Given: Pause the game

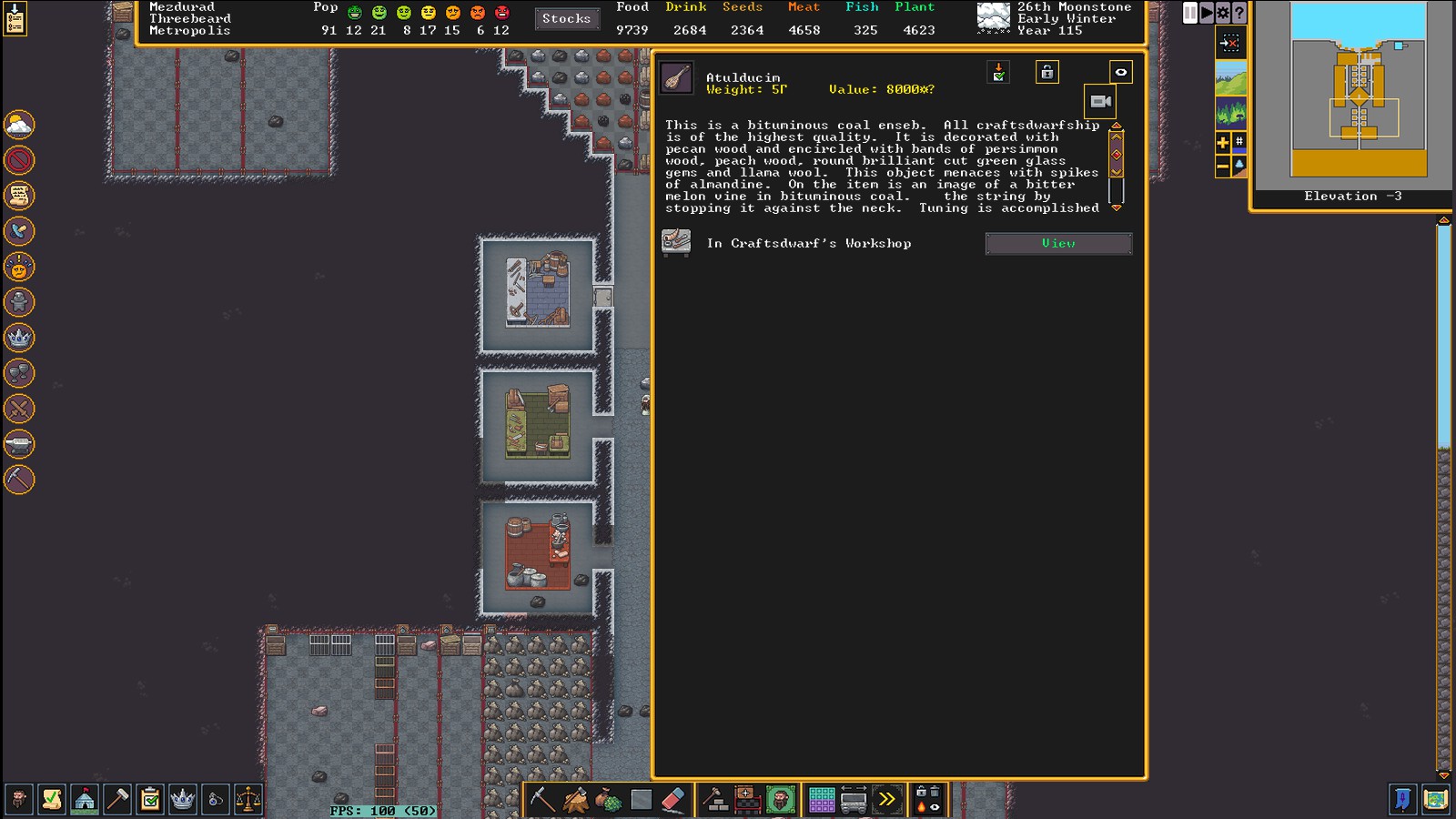Looking at the screenshot, I should 1190,13.
